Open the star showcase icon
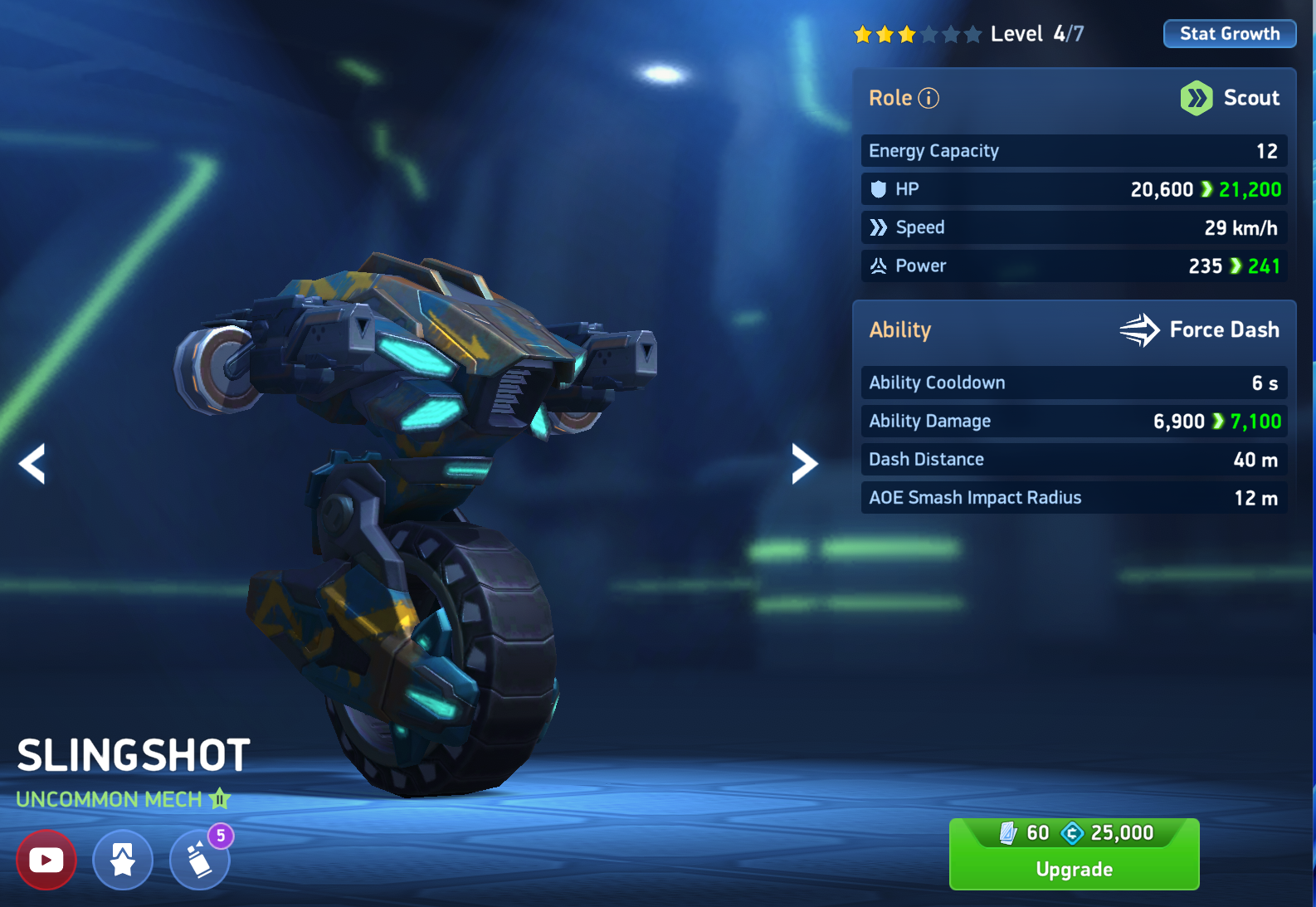Screen dimensions: 1316x907 (x=123, y=860)
